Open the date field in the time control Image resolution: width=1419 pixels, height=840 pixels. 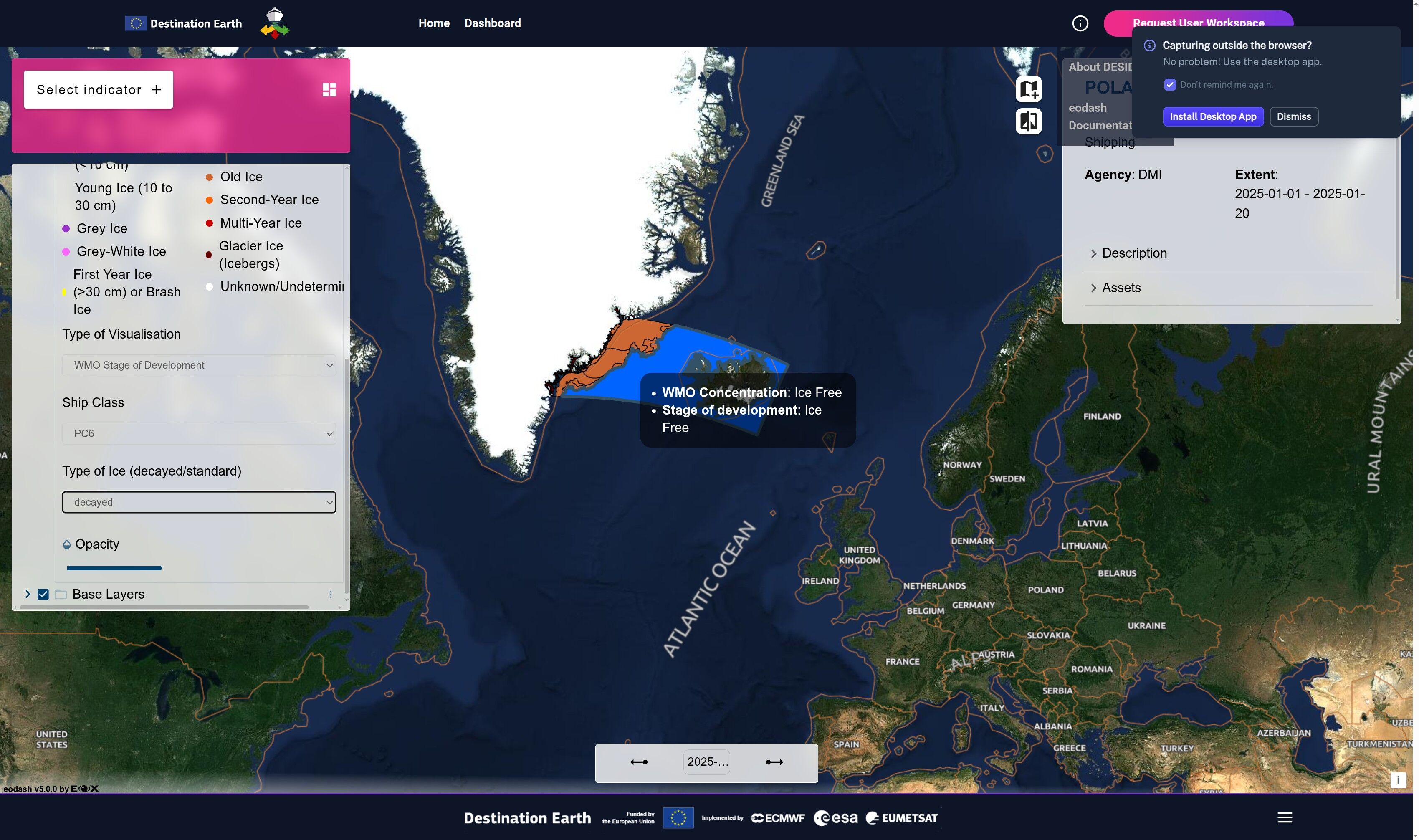click(x=706, y=762)
